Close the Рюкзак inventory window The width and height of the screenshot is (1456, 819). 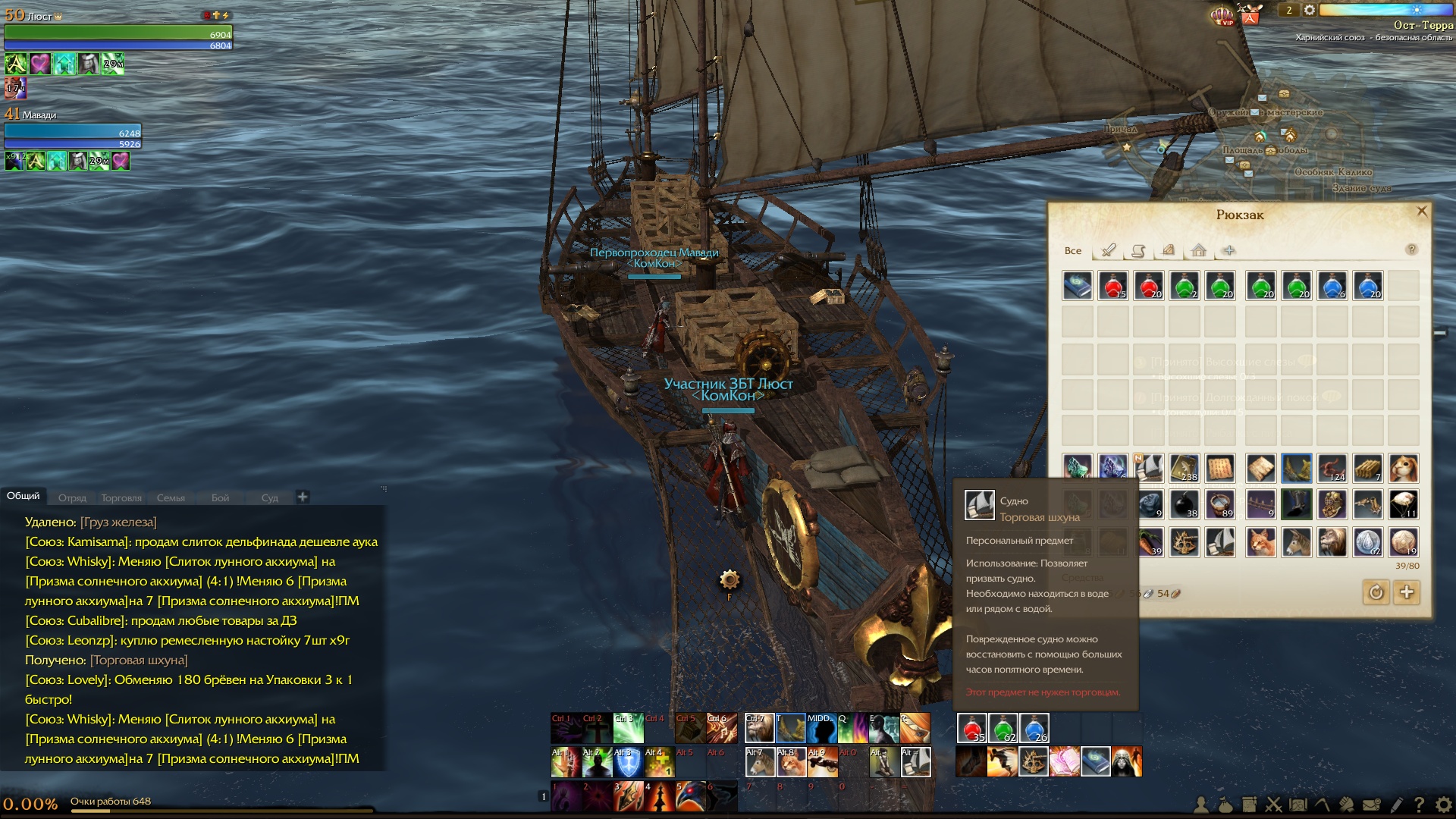[x=1422, y=212]
